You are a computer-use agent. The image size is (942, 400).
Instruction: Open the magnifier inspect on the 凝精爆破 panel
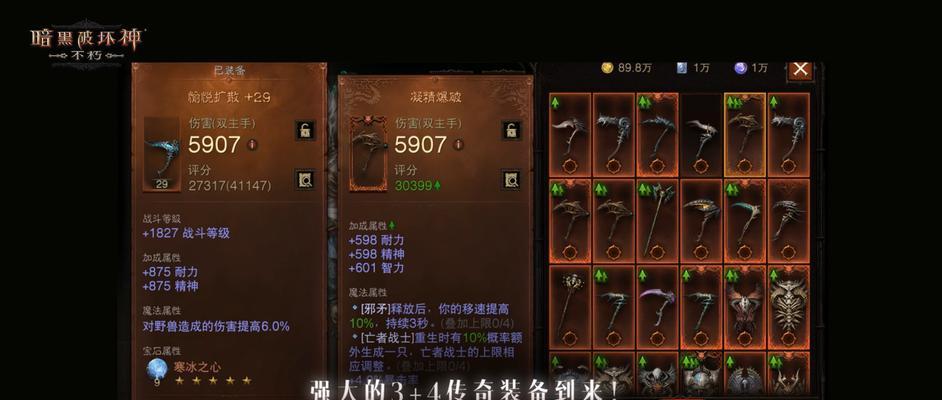point(511,180)
